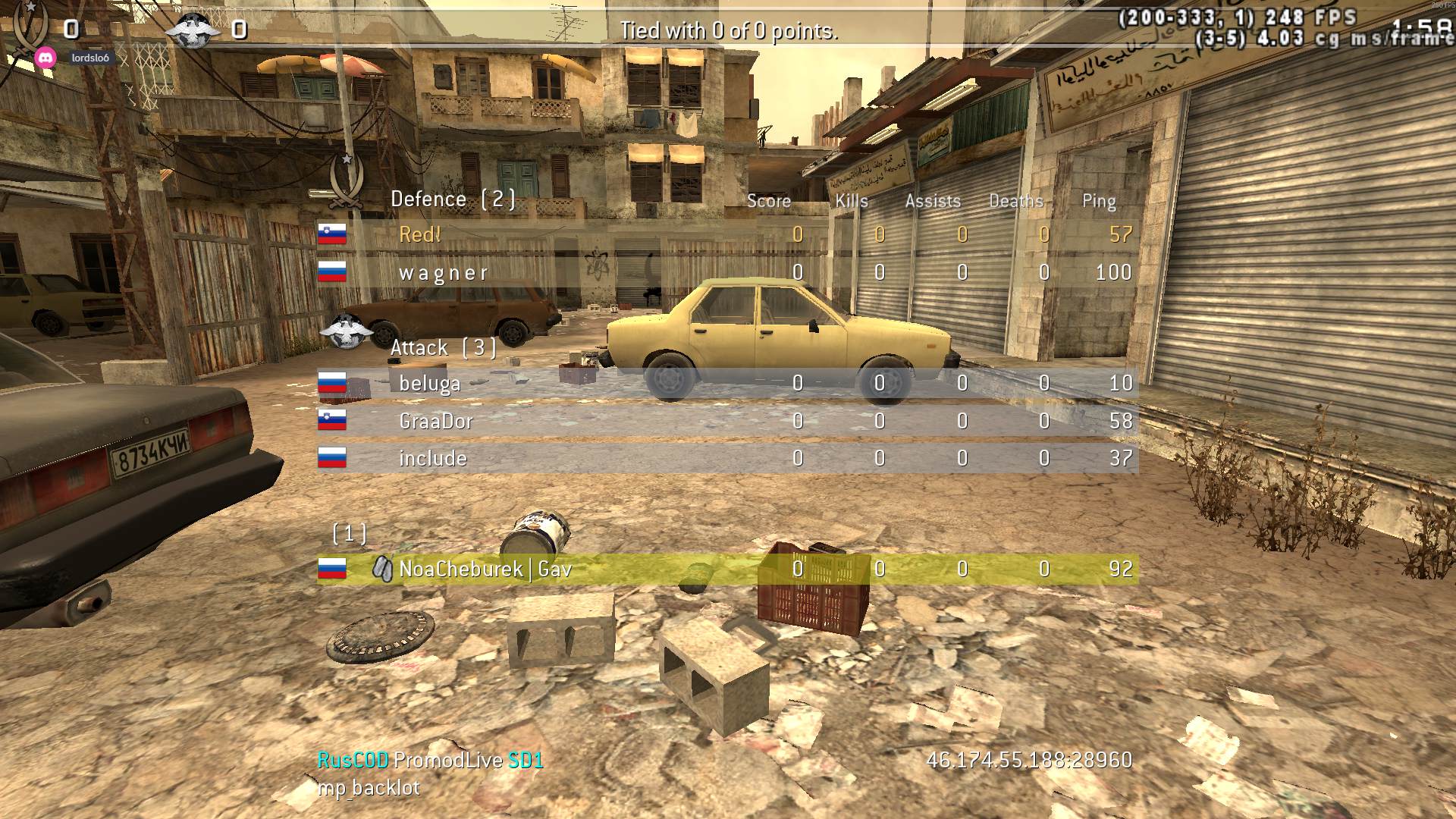The width and height of the screenshot is (1456, 819).
Task: Click the Discord overlay icon
Action: (45, 58)
